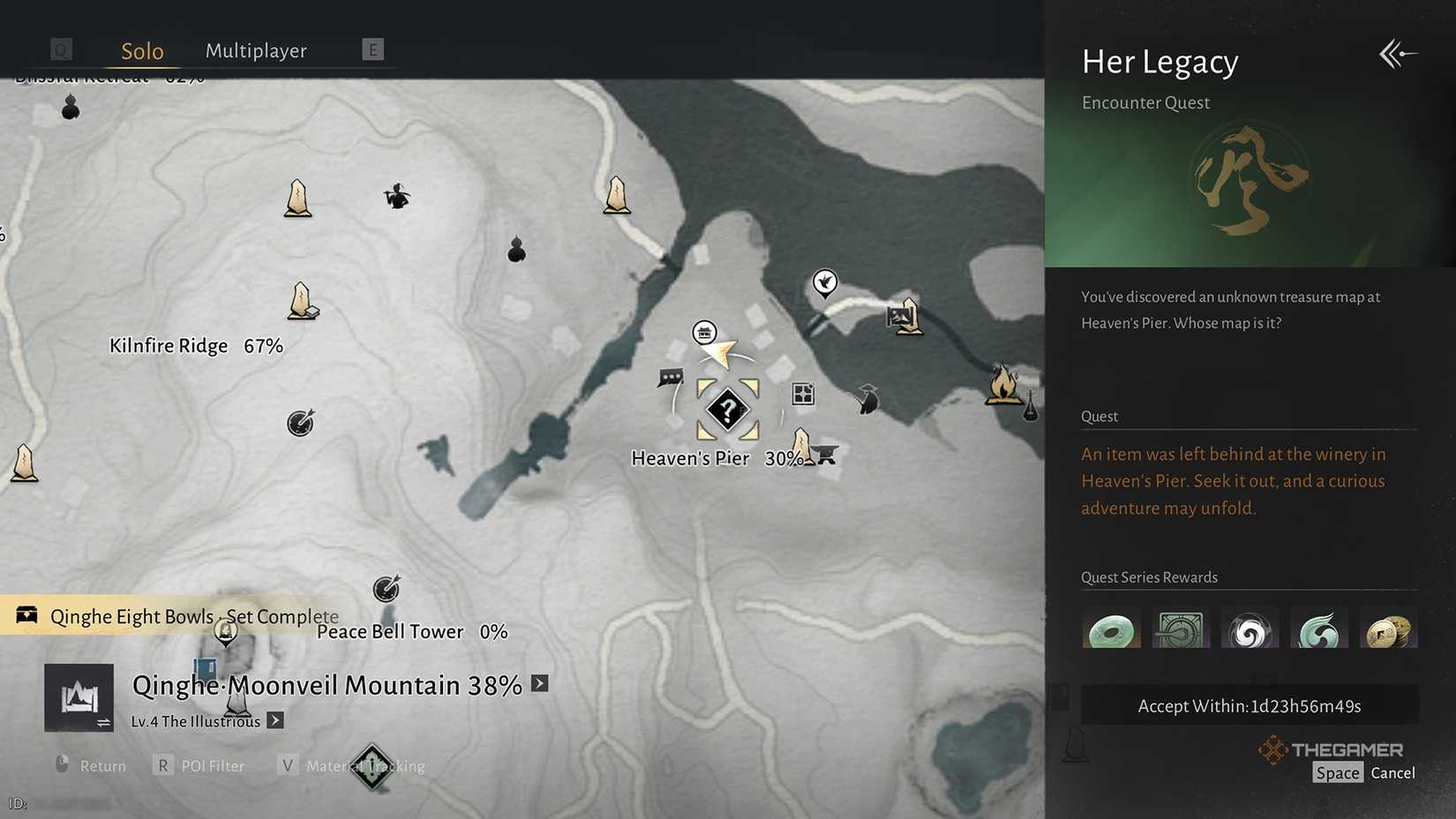Click the dart target icon near Kilnfire Ridge

301,424
